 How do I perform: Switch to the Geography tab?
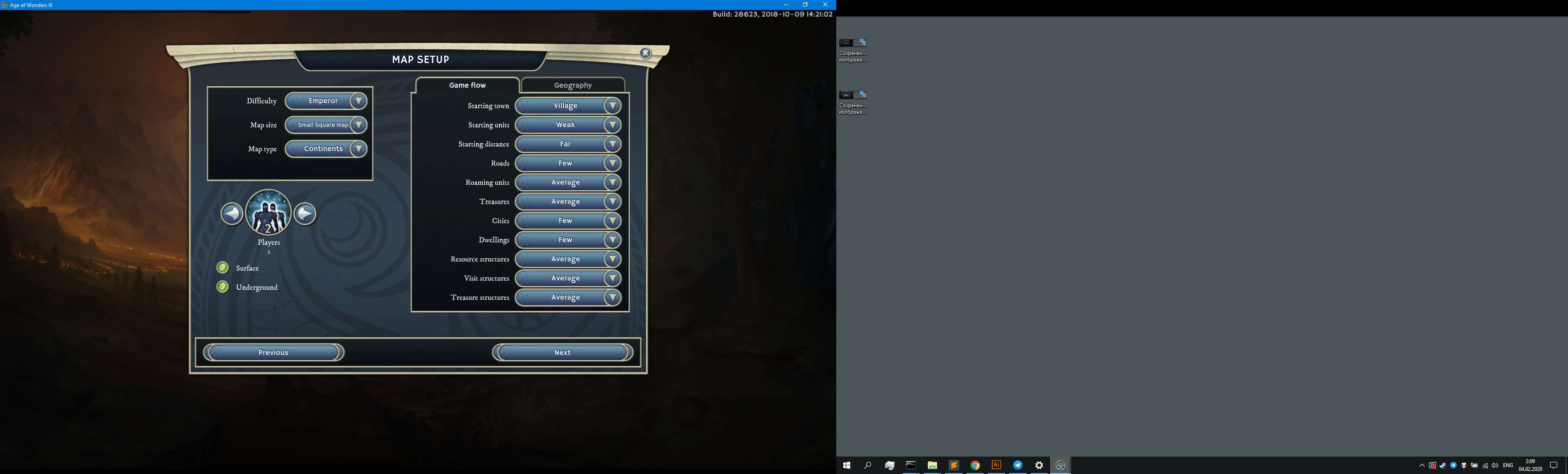572,85
